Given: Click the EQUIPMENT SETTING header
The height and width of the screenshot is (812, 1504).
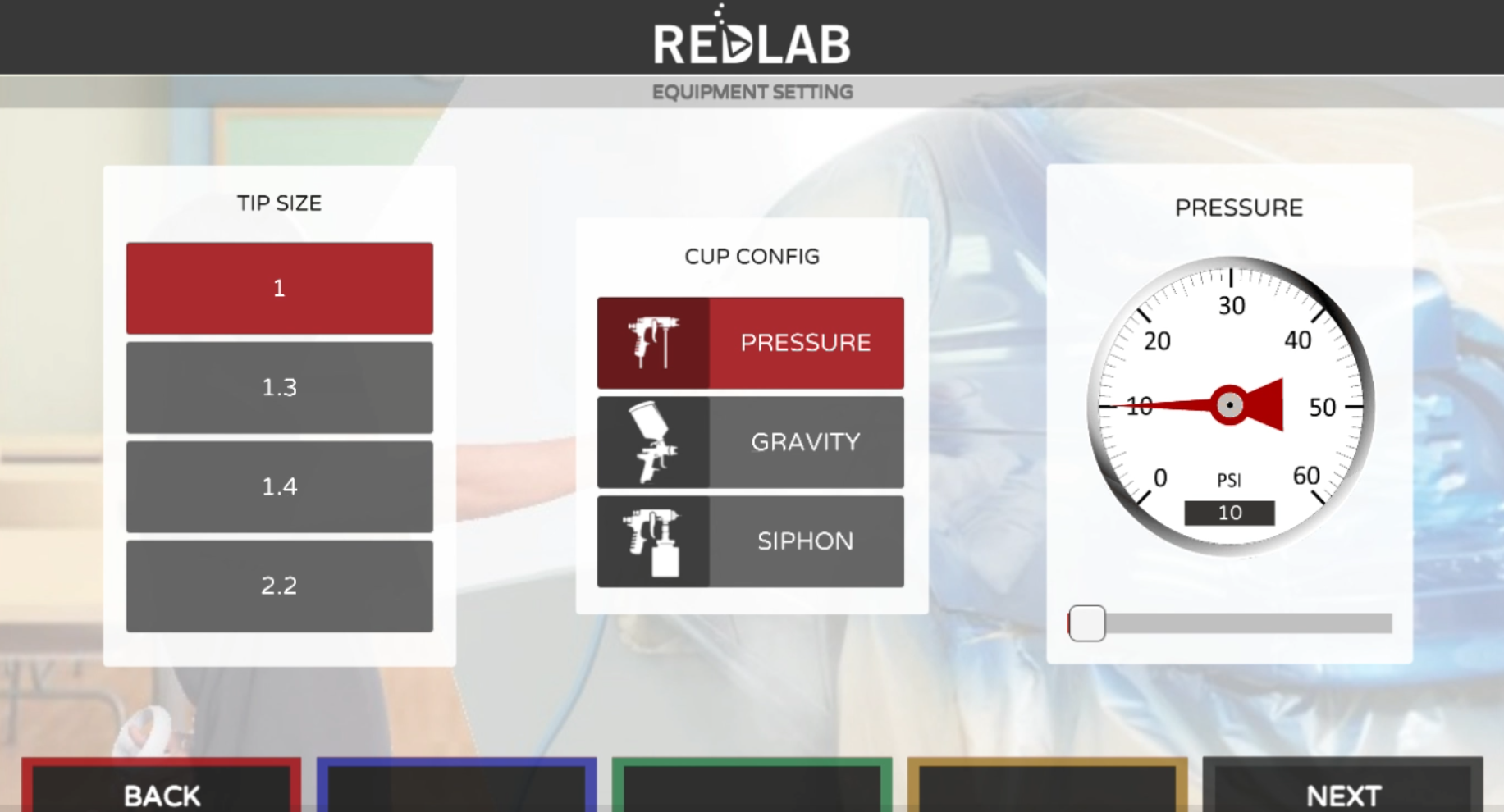Looking at the screenshot, I should (x=751, y=92).
